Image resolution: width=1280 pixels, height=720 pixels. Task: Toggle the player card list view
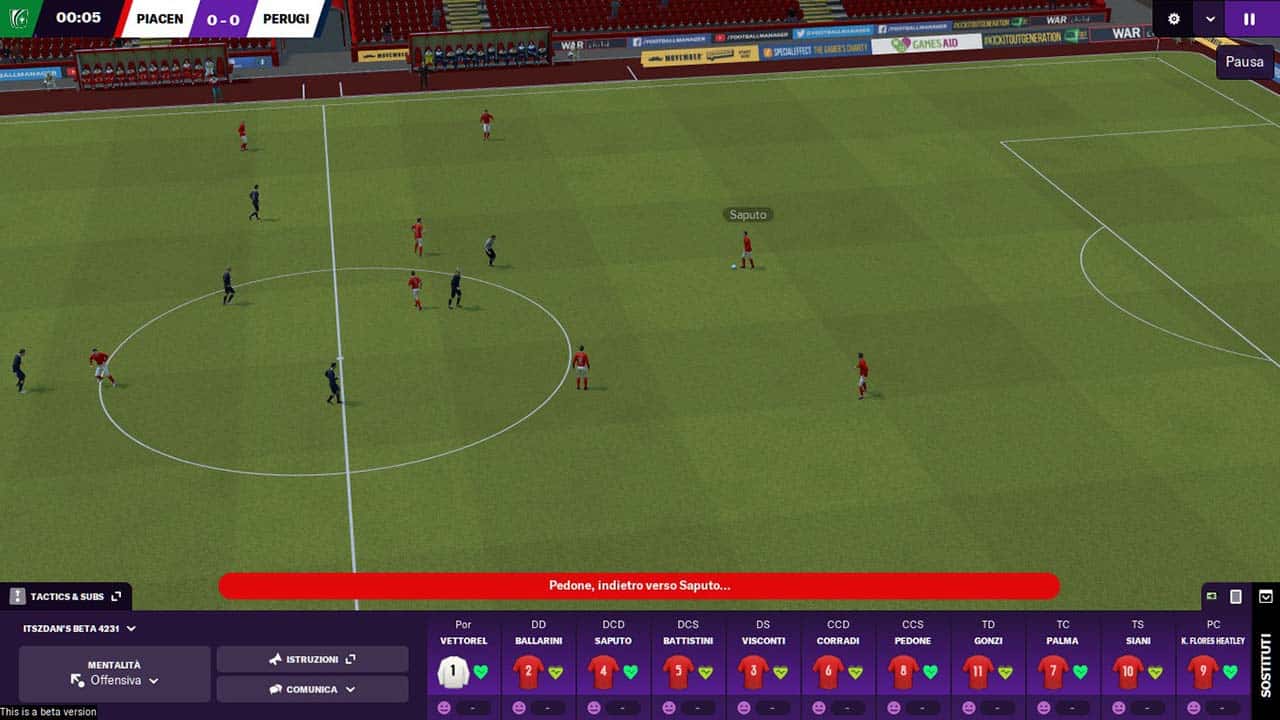point(1235,596)
